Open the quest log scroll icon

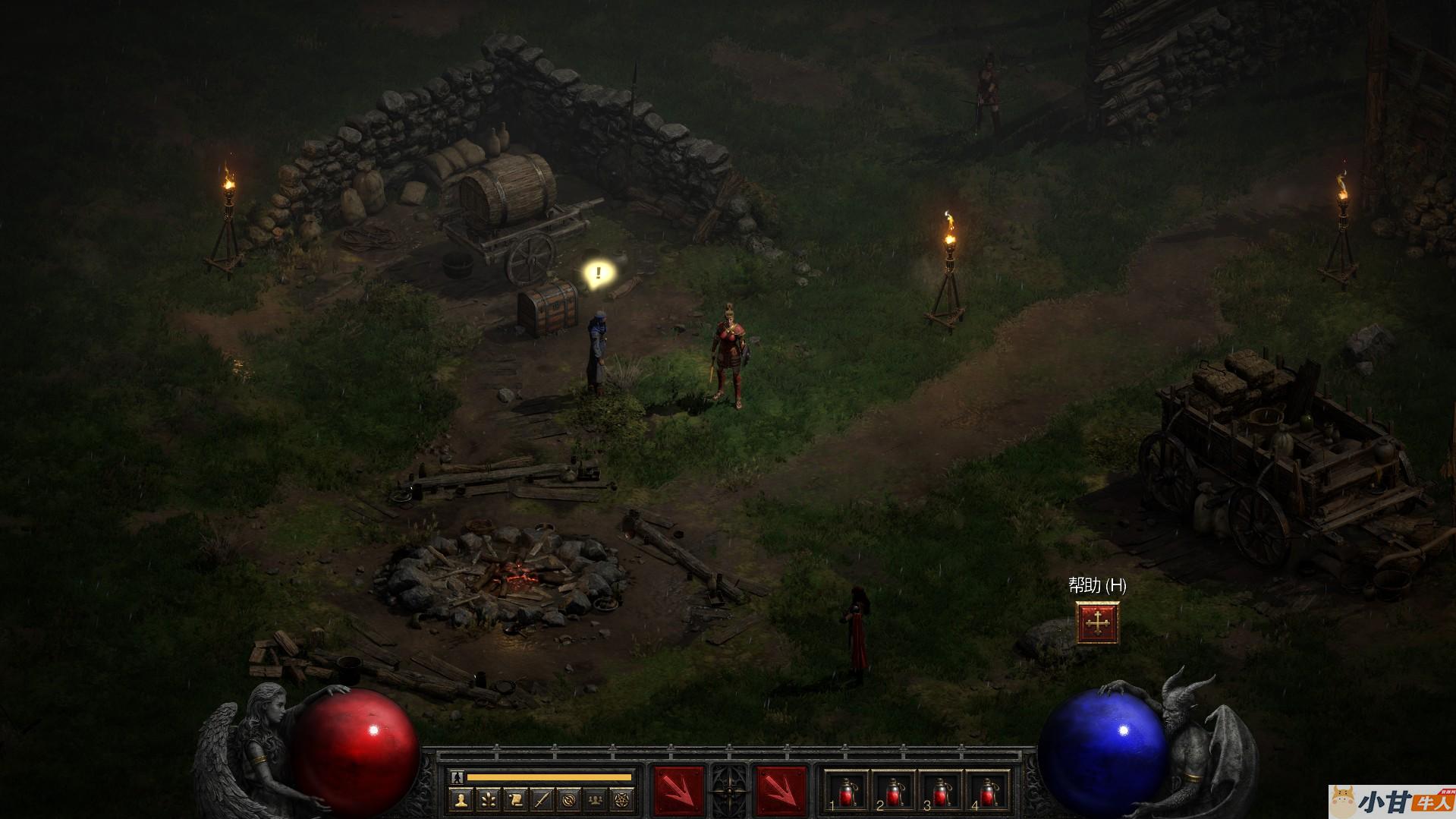(514, 799)
